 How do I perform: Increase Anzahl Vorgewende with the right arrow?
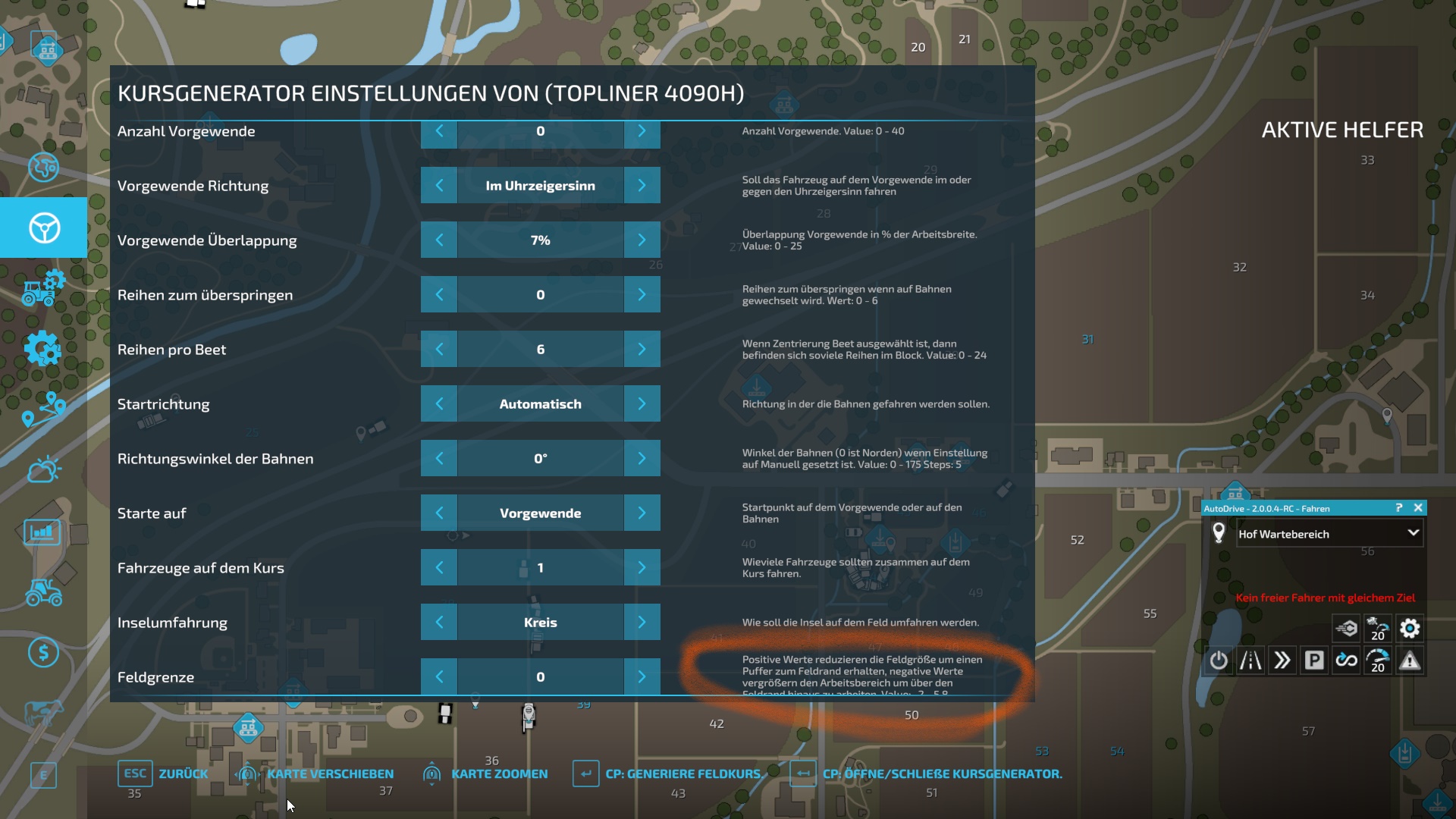[x=642, y=131]
